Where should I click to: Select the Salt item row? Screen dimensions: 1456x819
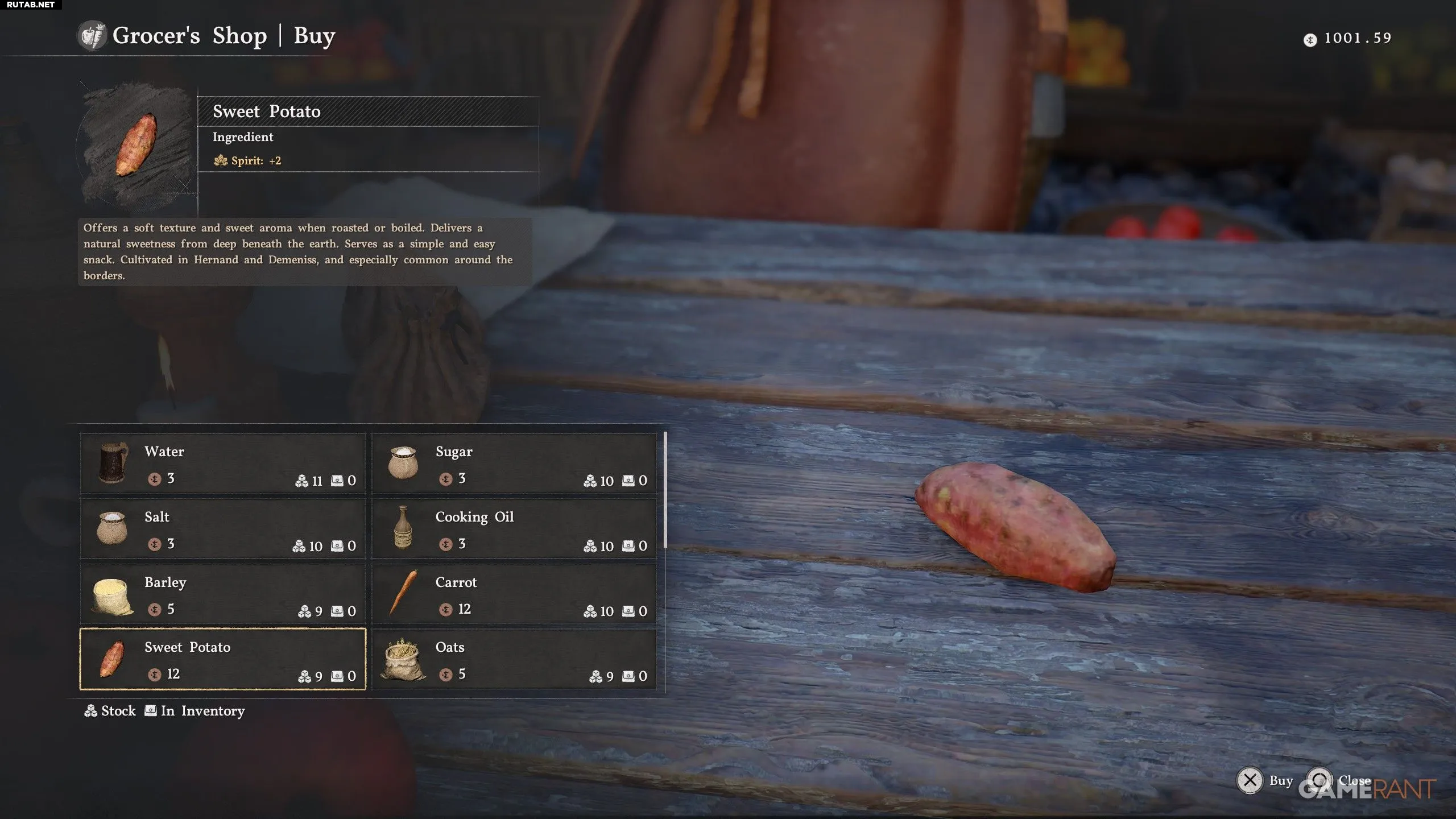[x=222, y=529]
